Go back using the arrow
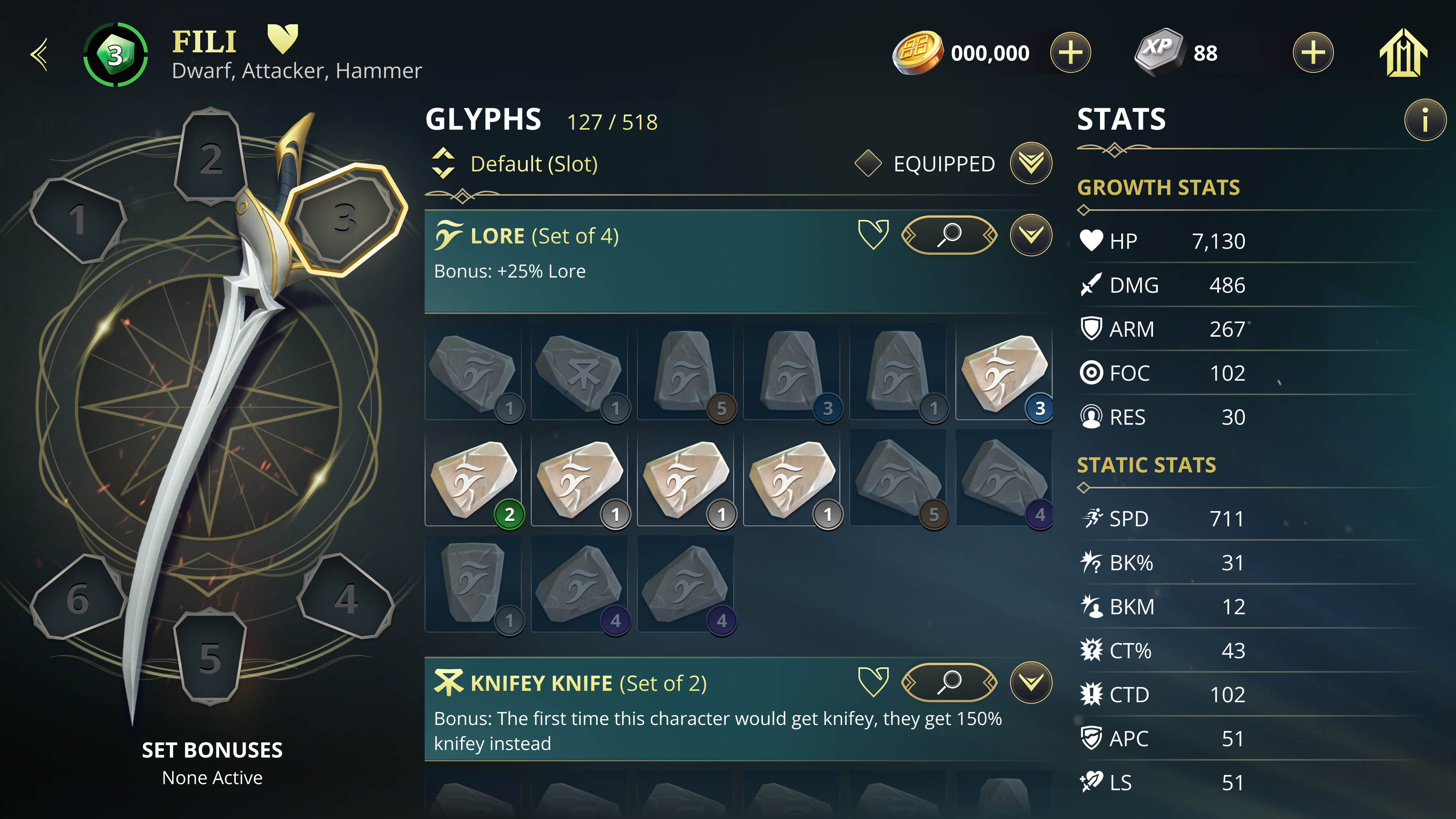Viewport: 1456px width, 819px height. coord(38,55)
